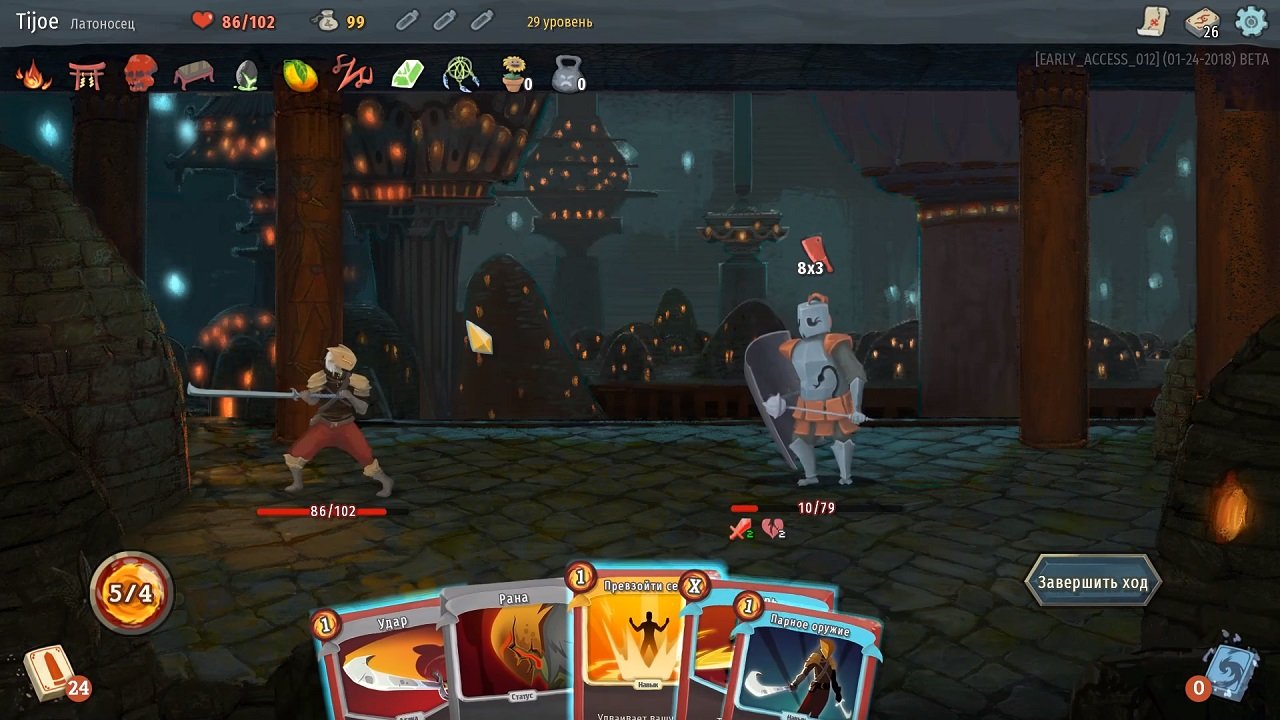1280x720 pixels.
Task: Click the red skull relic
Action: coord(140,74)
